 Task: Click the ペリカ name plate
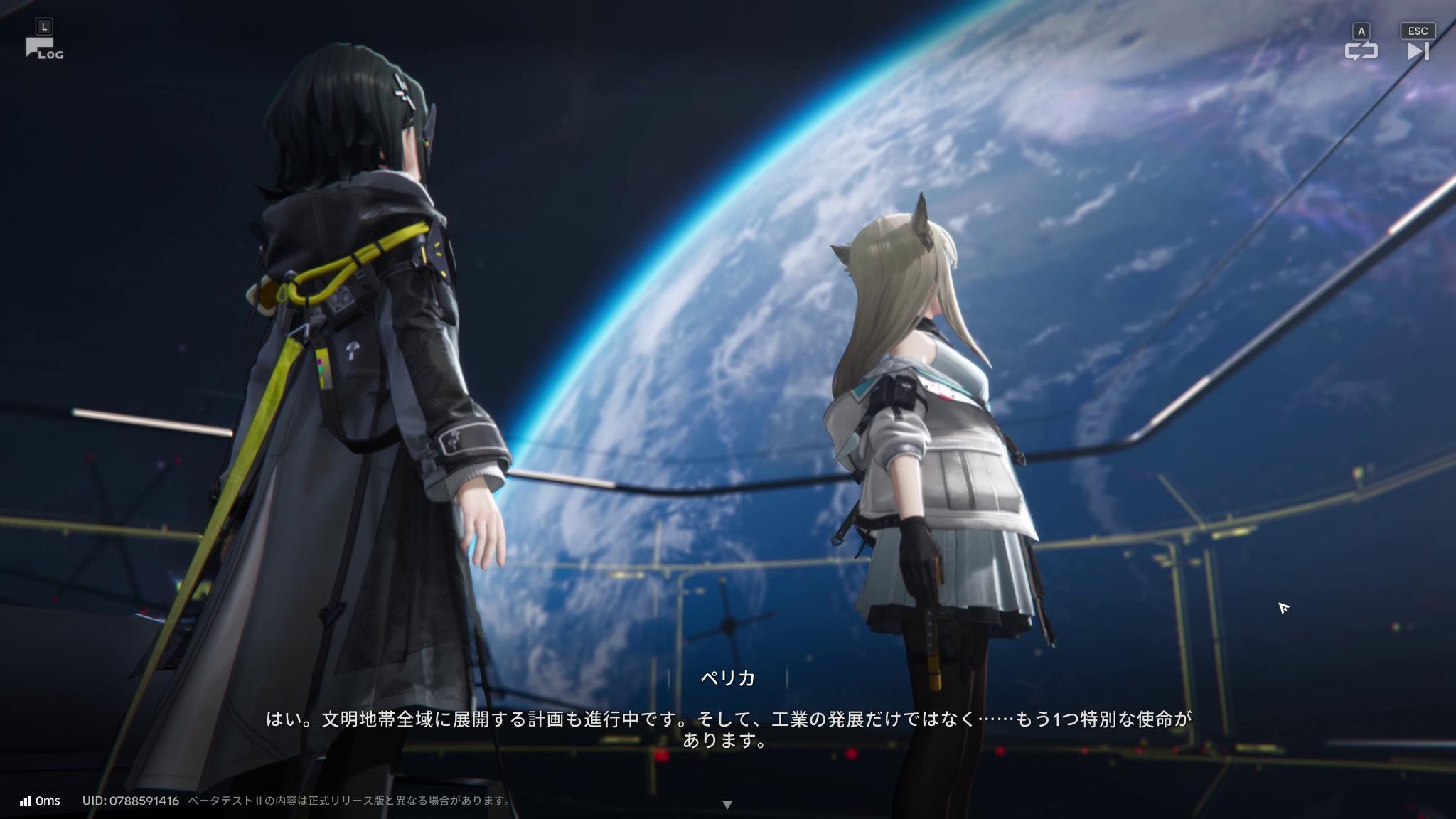click(727, 679)
